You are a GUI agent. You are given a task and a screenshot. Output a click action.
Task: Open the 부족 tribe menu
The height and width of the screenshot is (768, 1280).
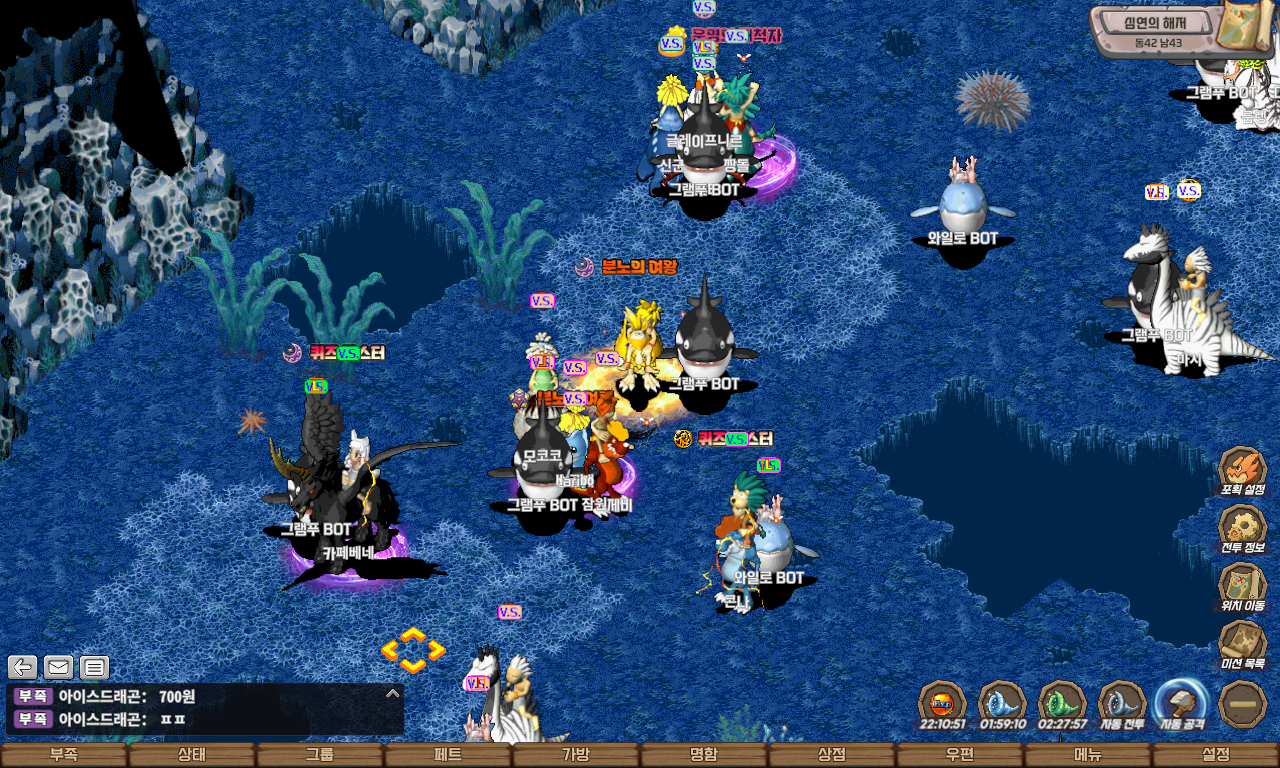pos(64,755)
